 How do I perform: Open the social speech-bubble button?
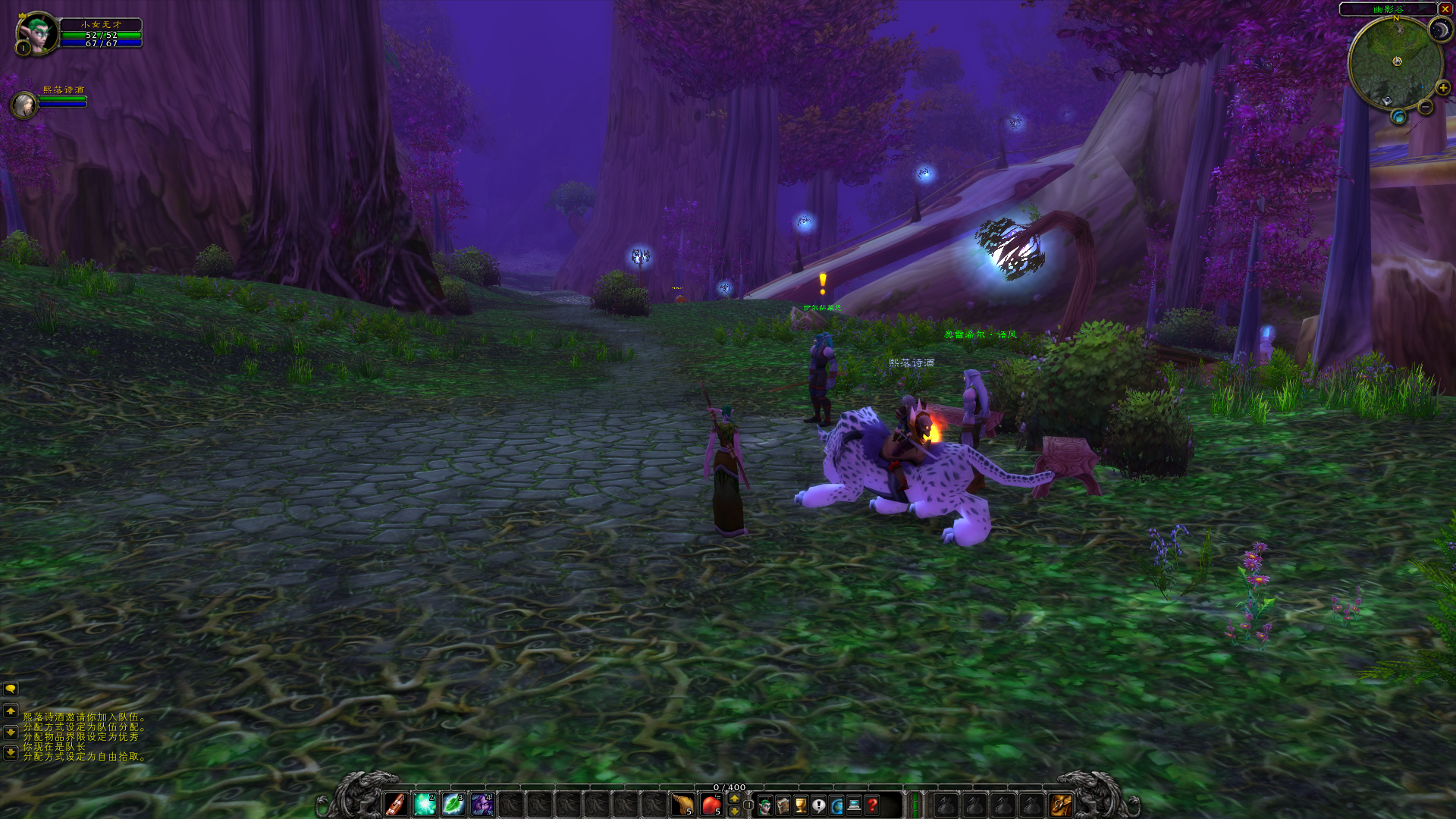819,805
